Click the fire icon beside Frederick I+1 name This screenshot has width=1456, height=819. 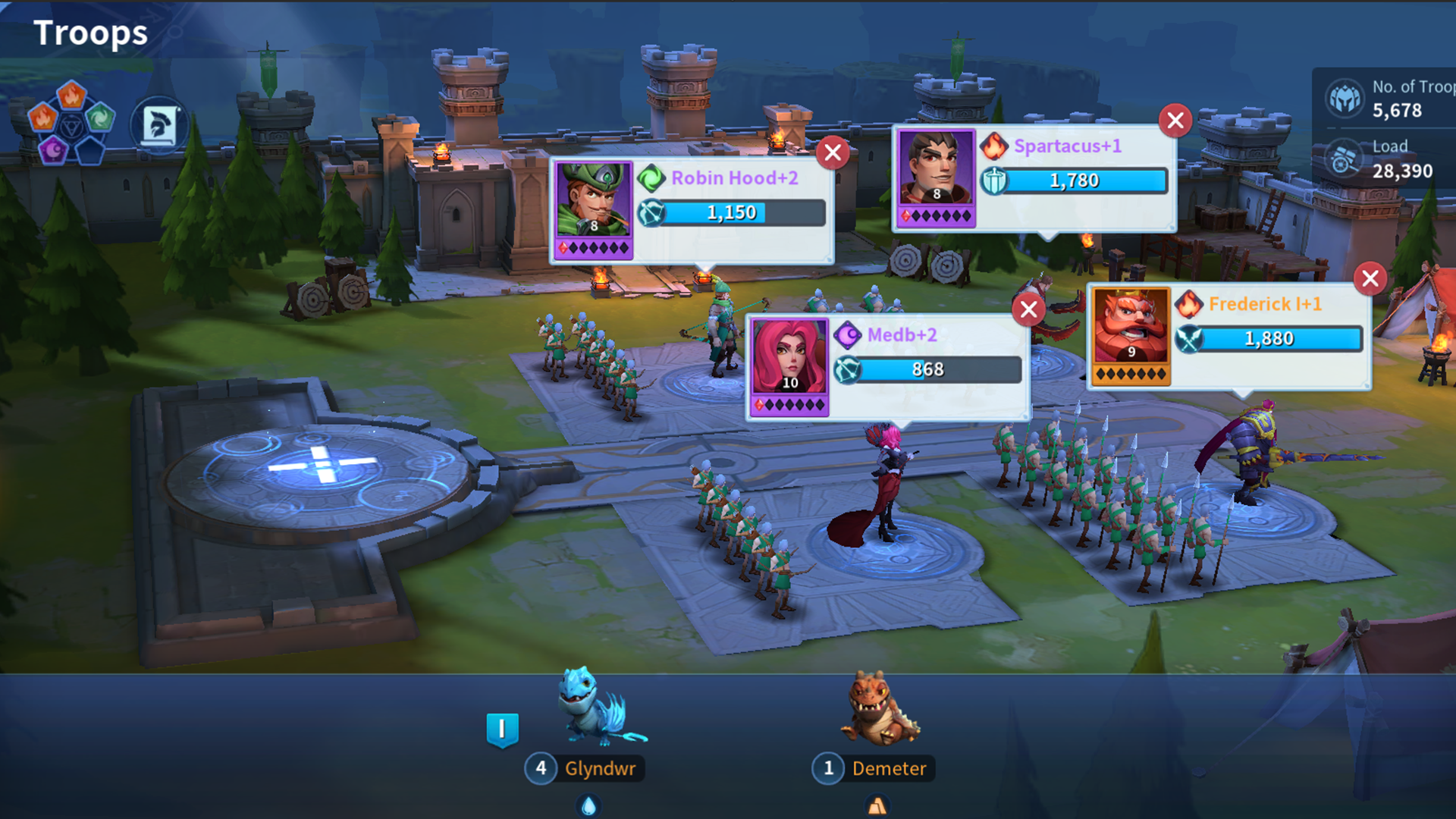(x=1190, y=304)
